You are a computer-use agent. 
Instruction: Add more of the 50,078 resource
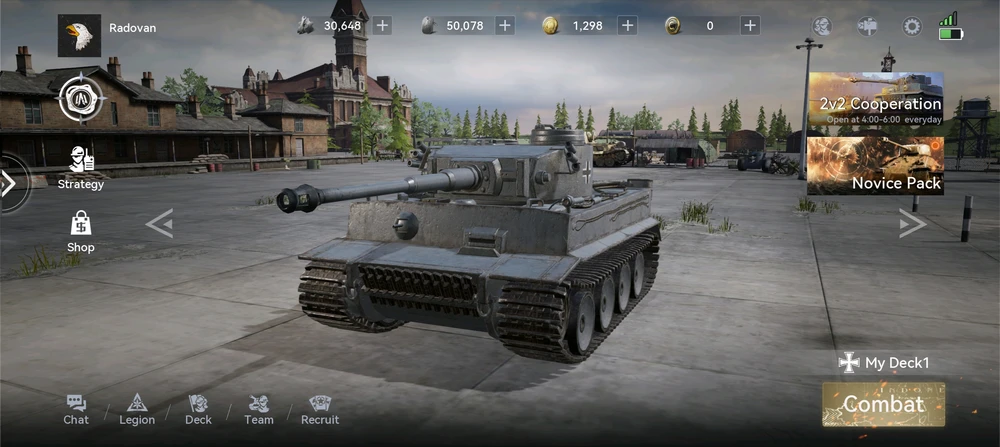tap(505, 26)
